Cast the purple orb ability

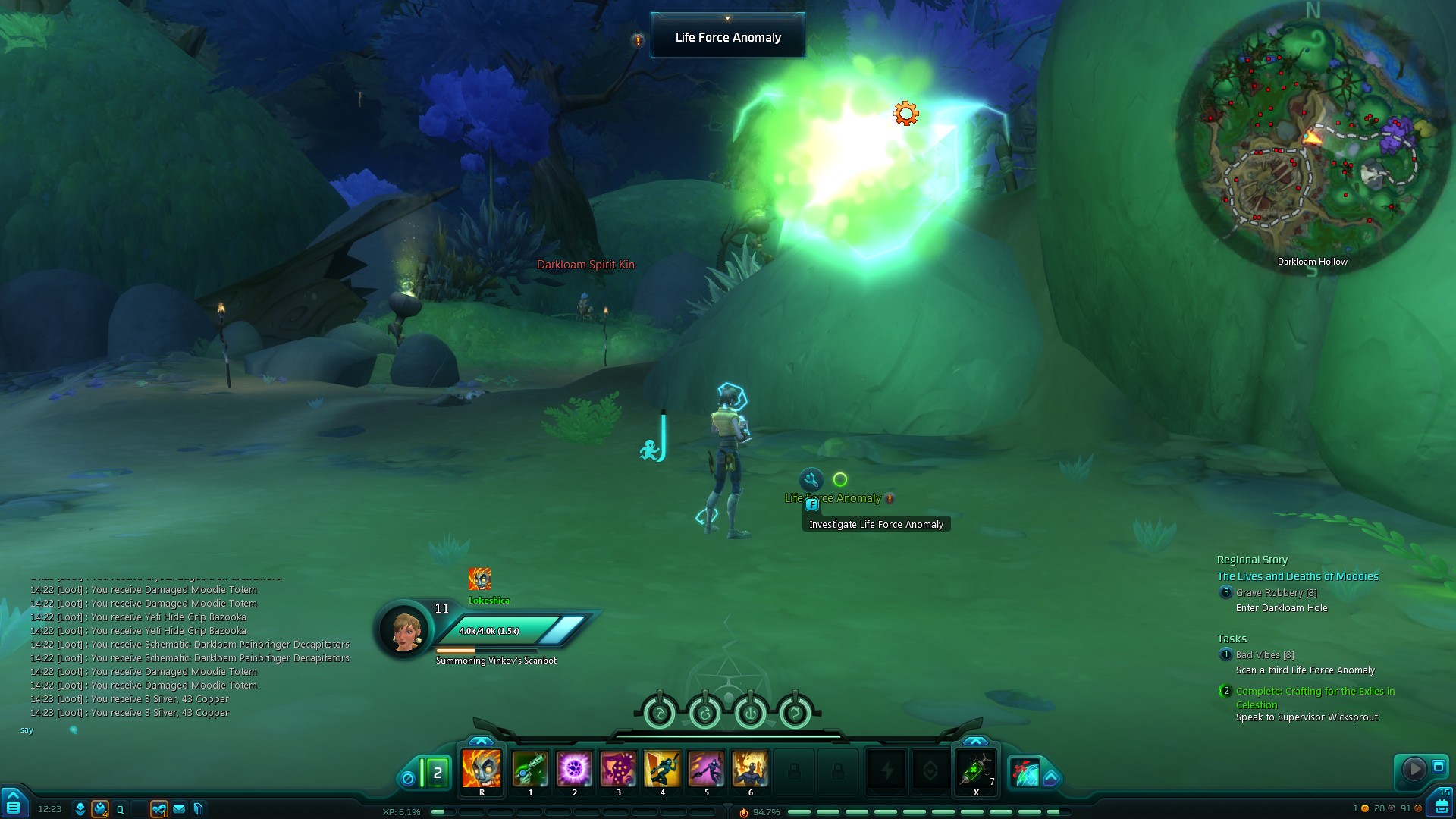coord(574,769)
